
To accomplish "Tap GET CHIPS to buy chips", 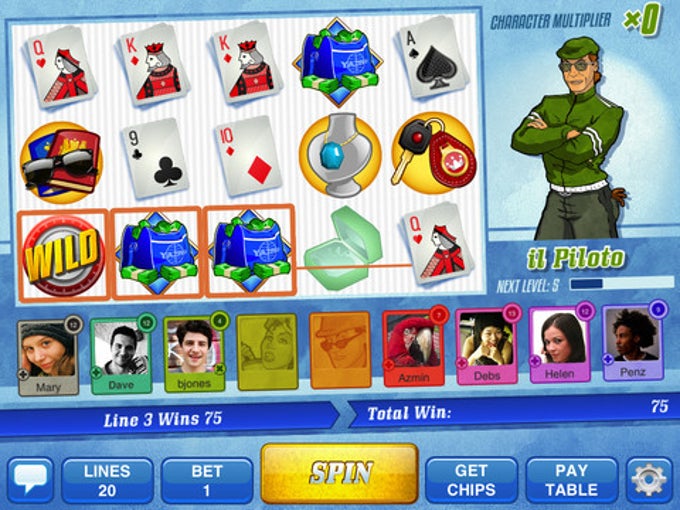I will [x=471, y=480].
